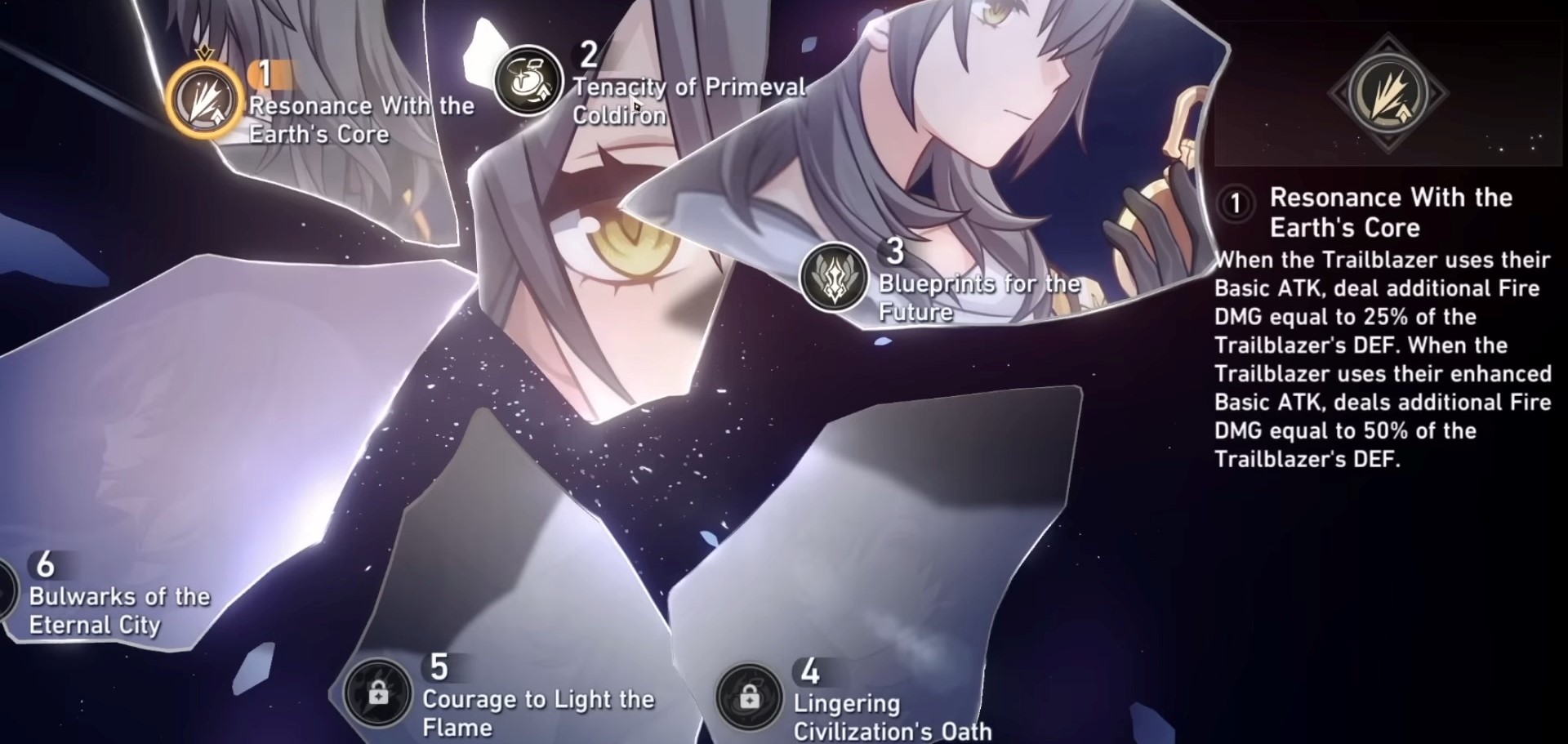Select Resonance With the Earth's Core eidolon
Viewport: 1568px width, 744px height.
(204, 100)
